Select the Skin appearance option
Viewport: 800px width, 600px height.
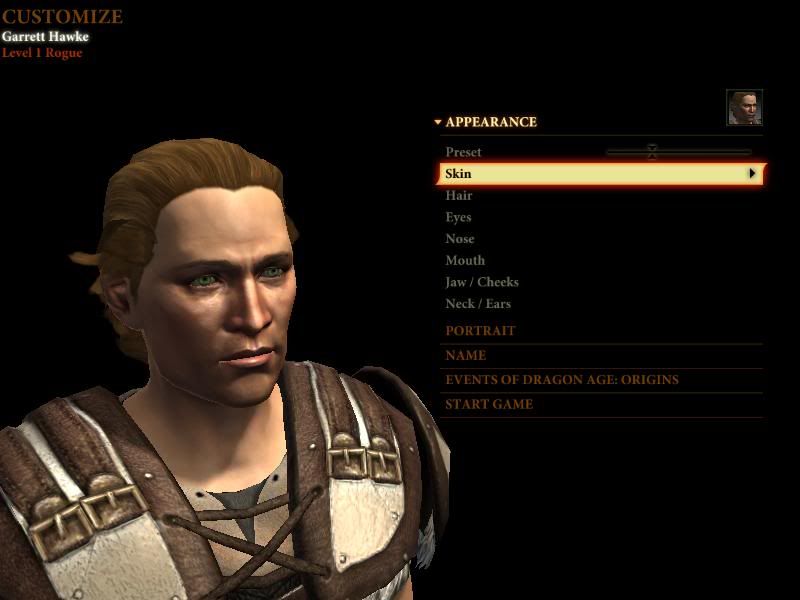pyautogui.click(x=600, y=174)
